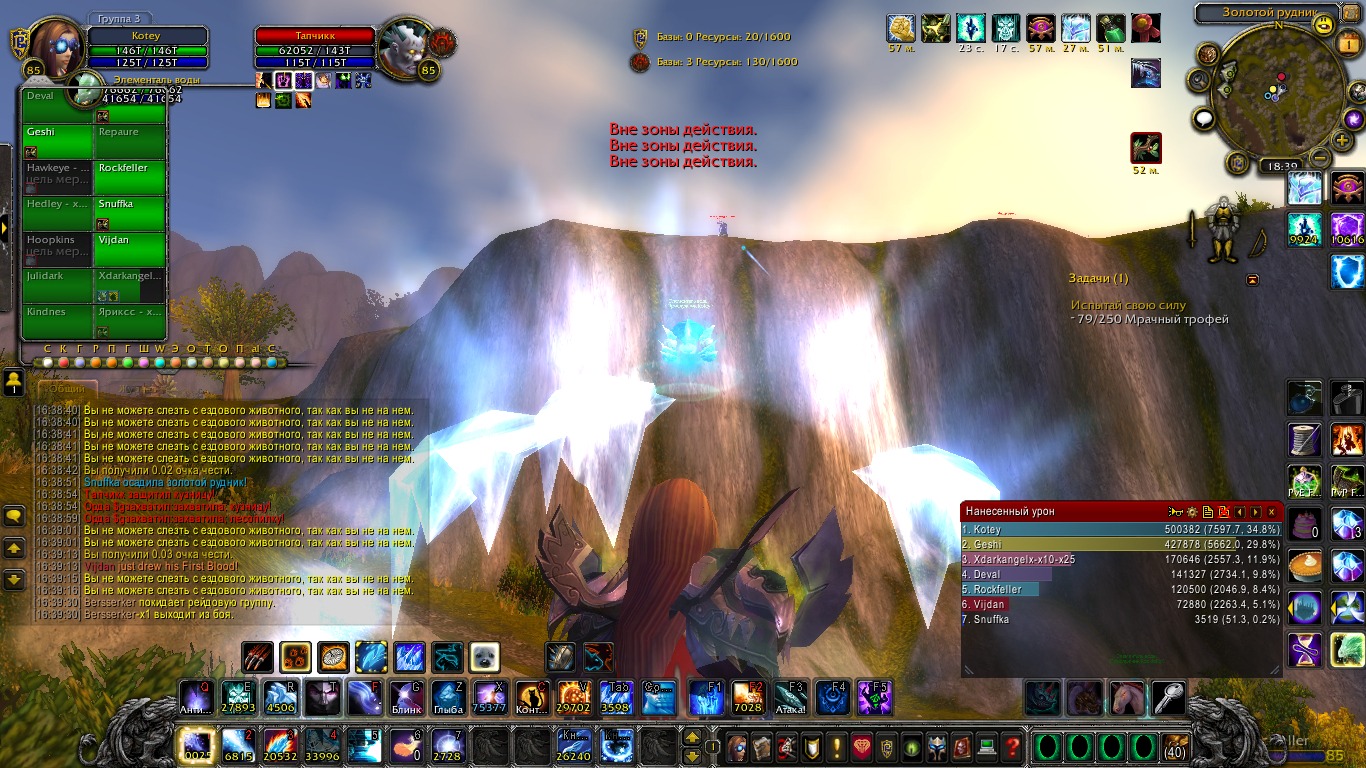The height and width of the screenshot is (768, 1366).
Task: Target Rockfeller in the raid frames
Action: click(x=130, y=175)
